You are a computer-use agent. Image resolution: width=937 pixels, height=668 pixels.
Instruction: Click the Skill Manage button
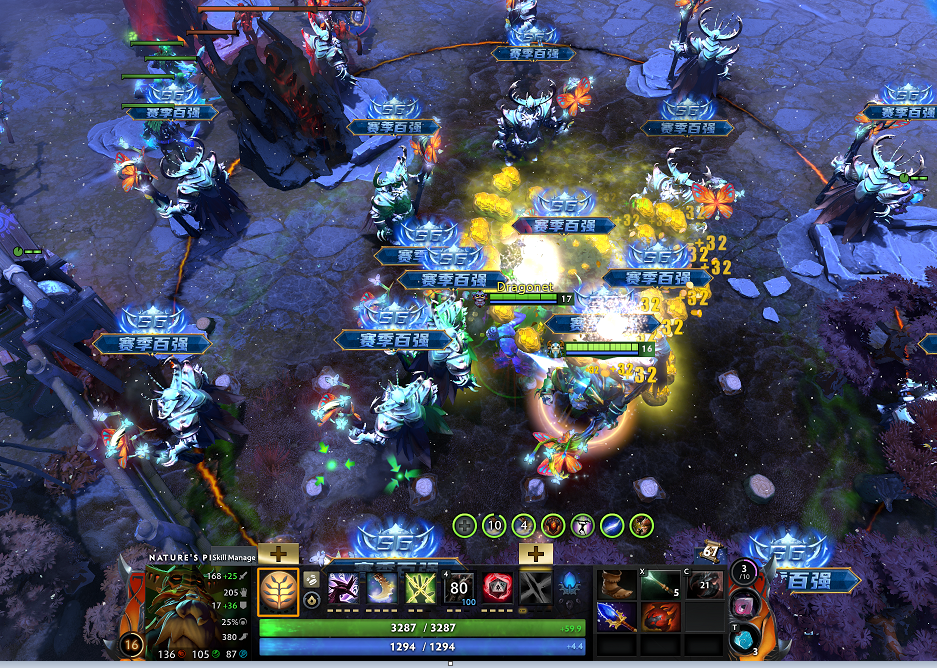(234, 557)
